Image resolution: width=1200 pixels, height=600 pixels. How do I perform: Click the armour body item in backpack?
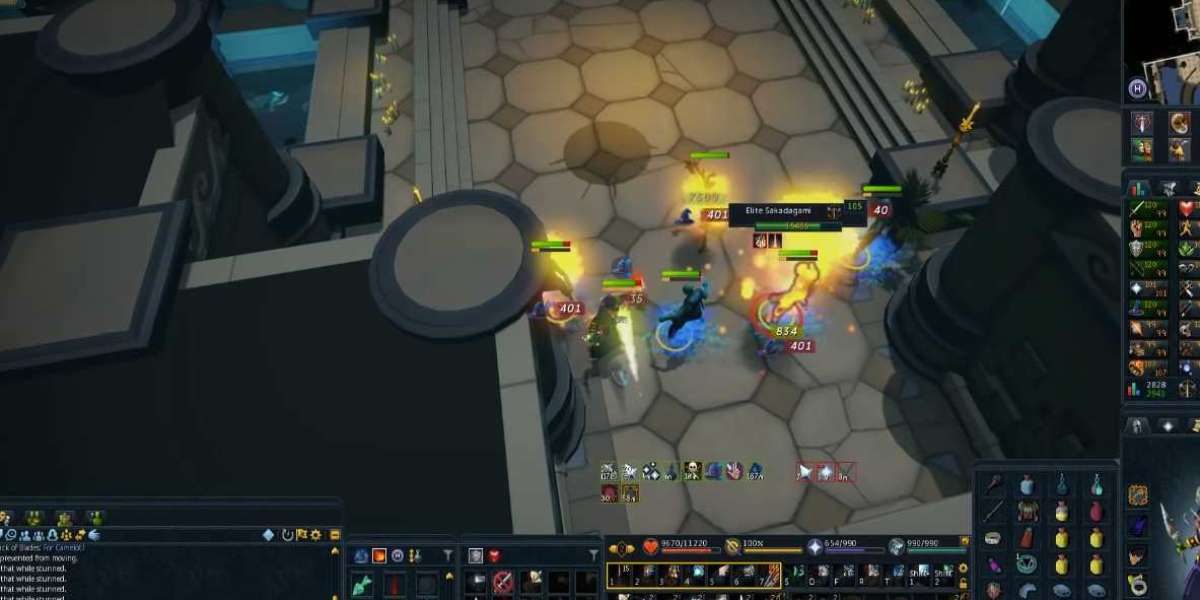pos(1026,512)
